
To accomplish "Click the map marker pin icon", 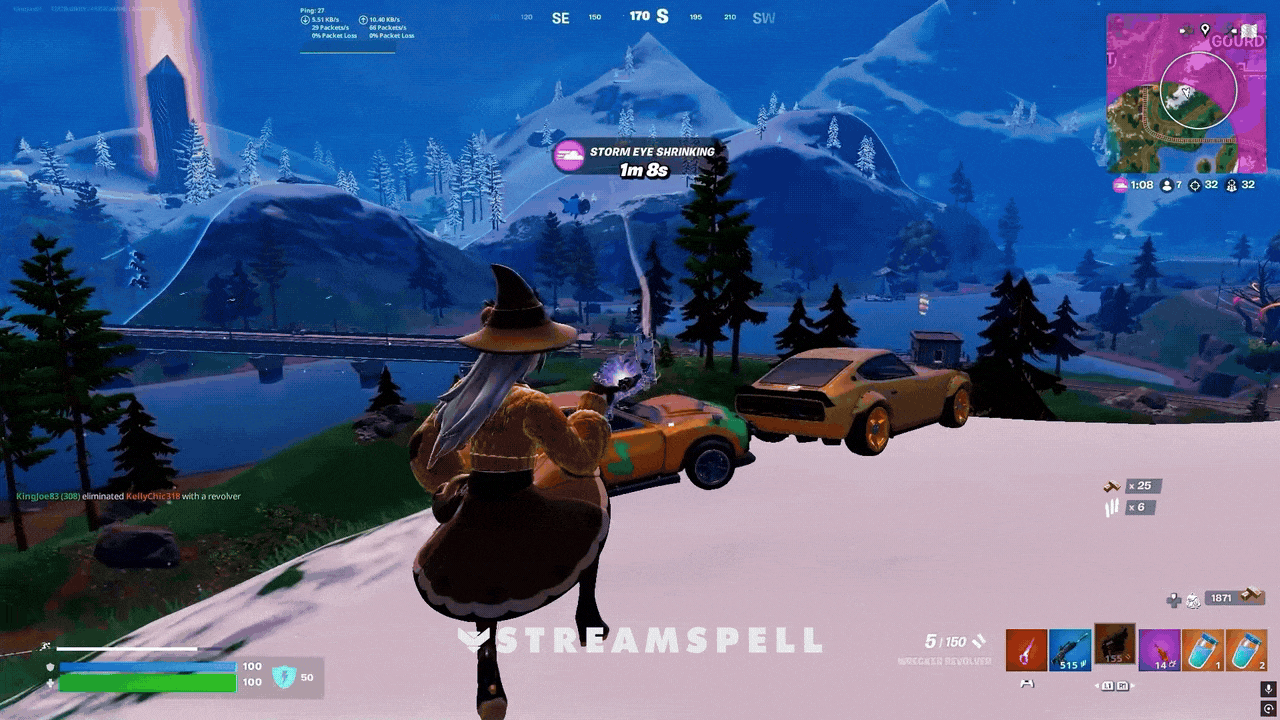I will point(1205,30).
